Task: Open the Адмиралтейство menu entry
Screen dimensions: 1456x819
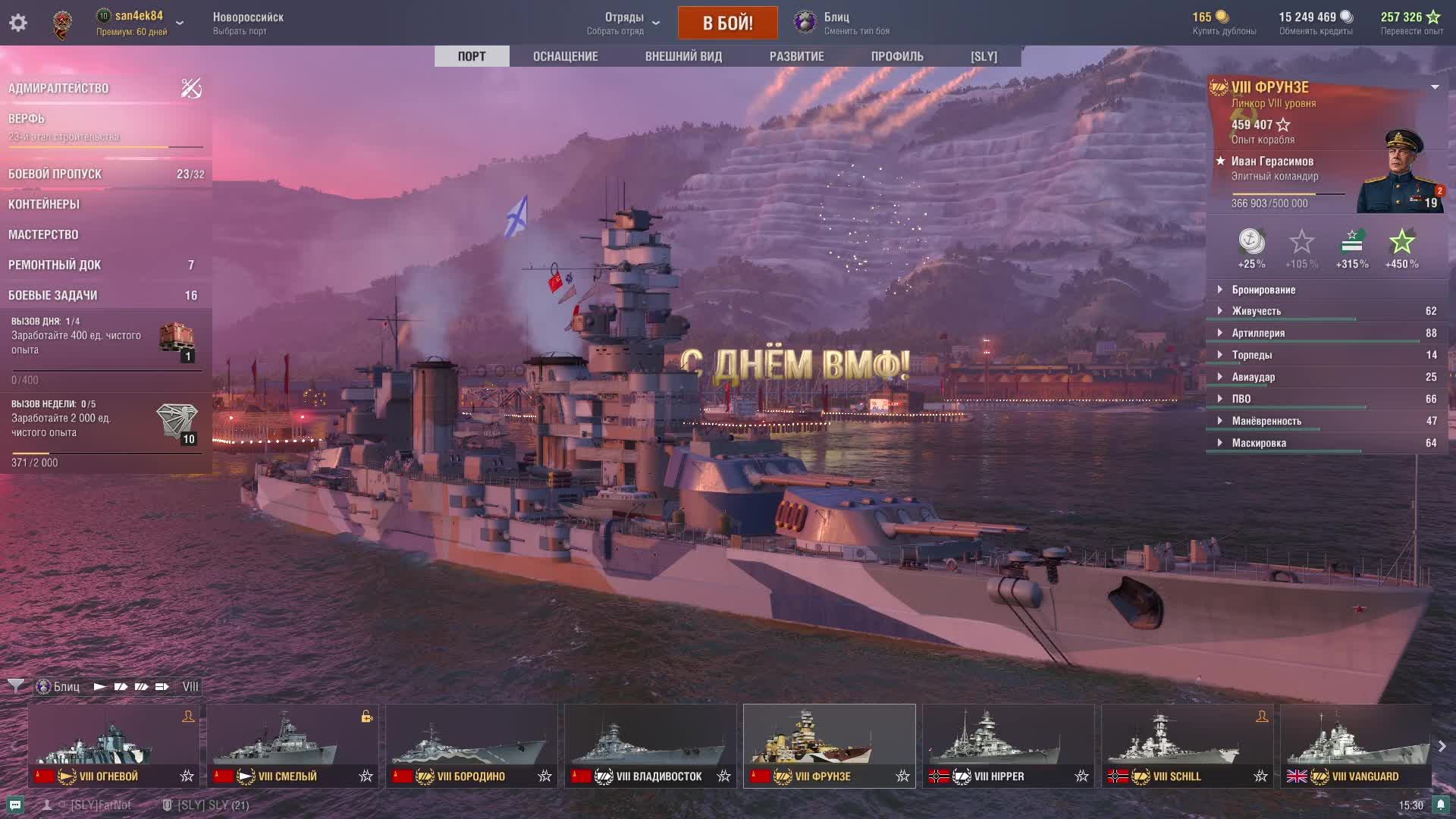Action: (58, 89)
